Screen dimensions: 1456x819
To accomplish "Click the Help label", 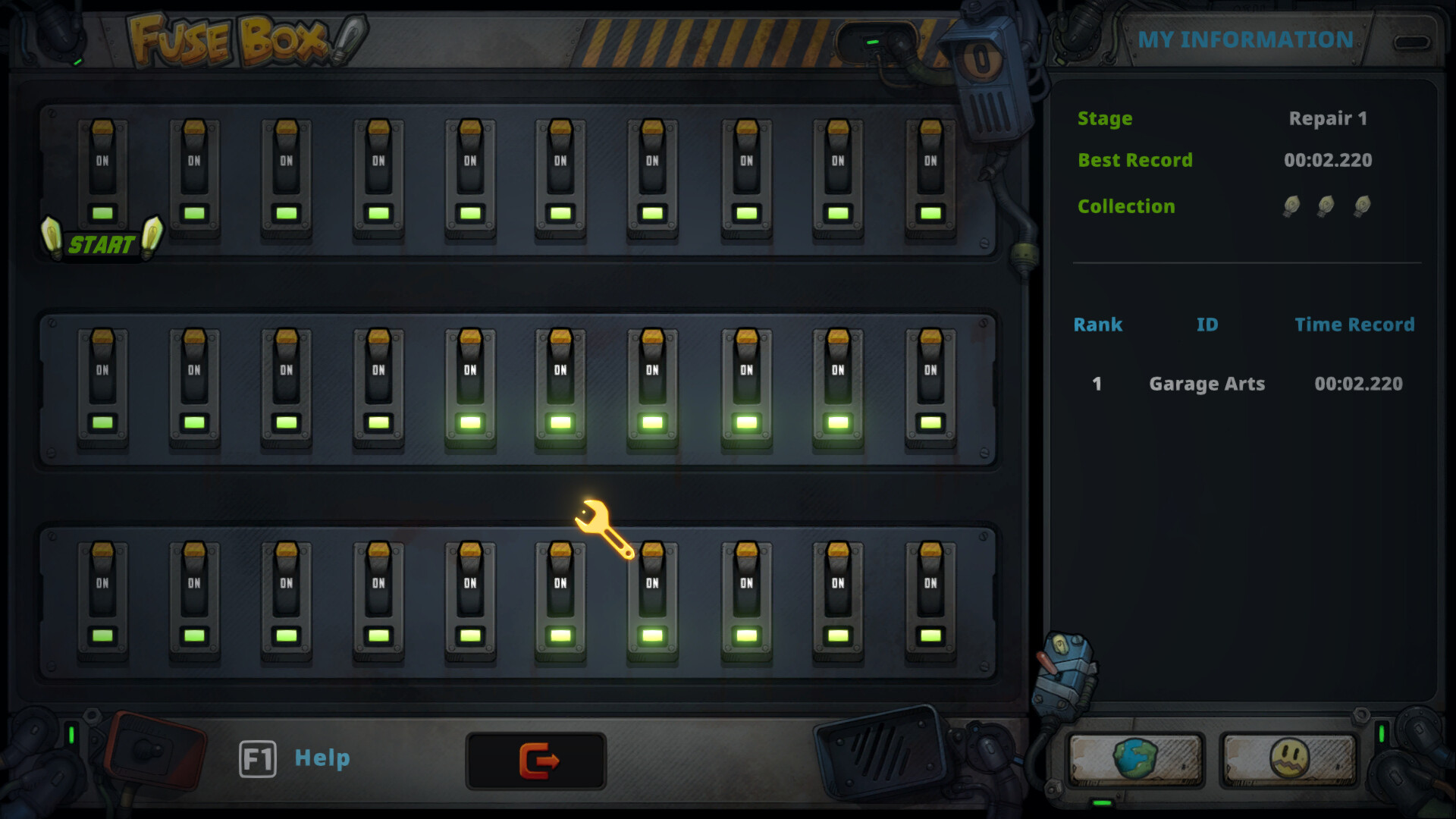I will point(322,758).
